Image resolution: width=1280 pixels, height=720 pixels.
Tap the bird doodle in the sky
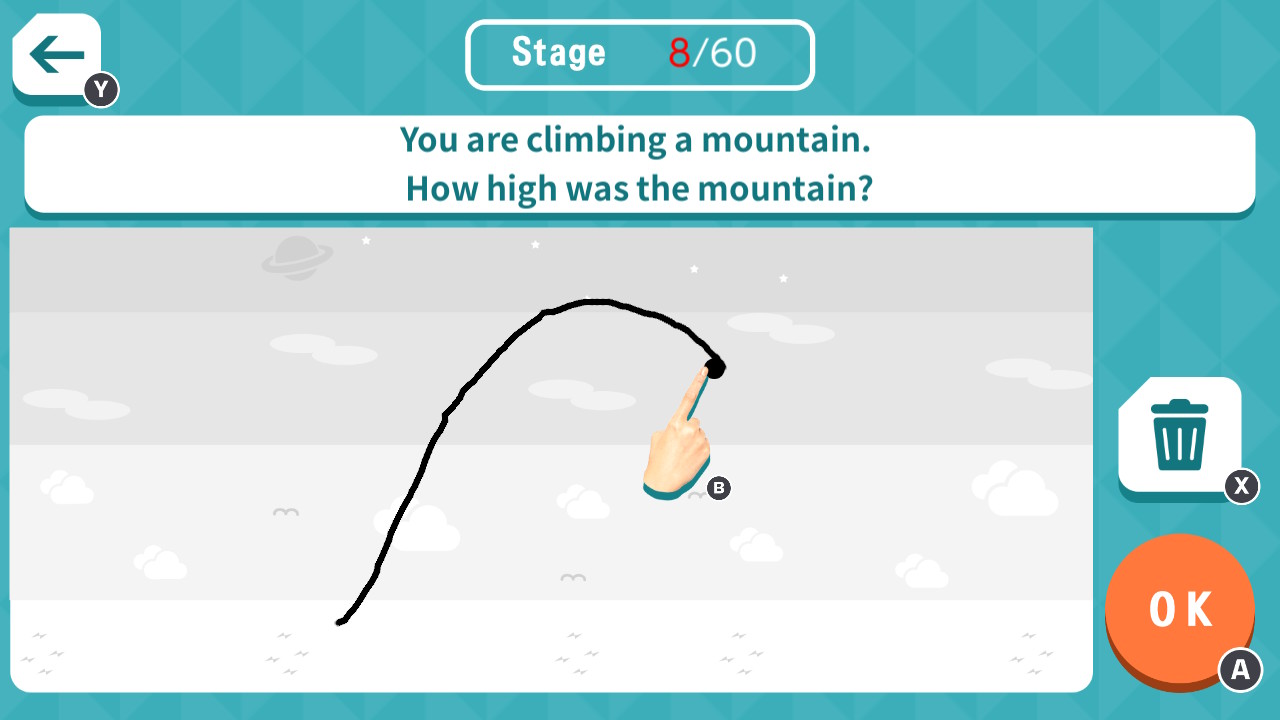point(285,512)
